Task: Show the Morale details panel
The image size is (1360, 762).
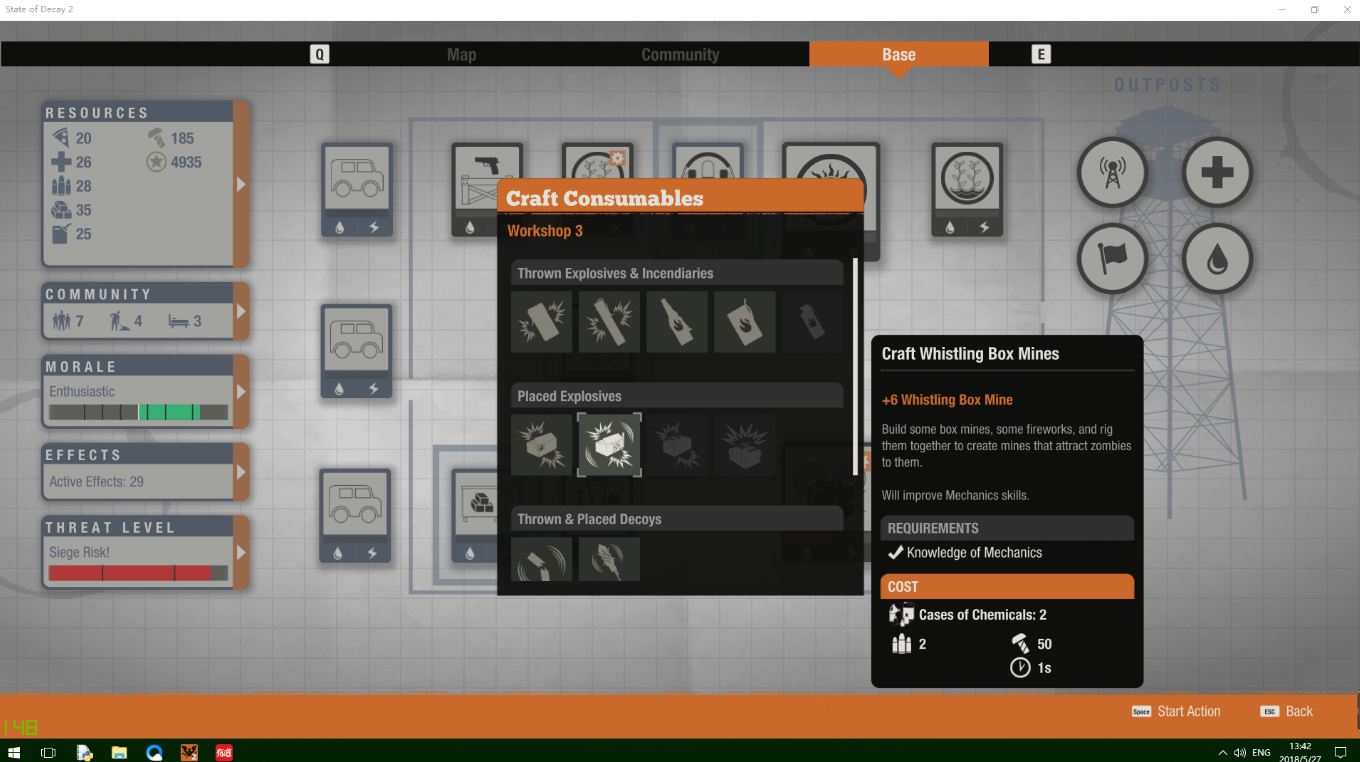Action: [x=240, y=391]
